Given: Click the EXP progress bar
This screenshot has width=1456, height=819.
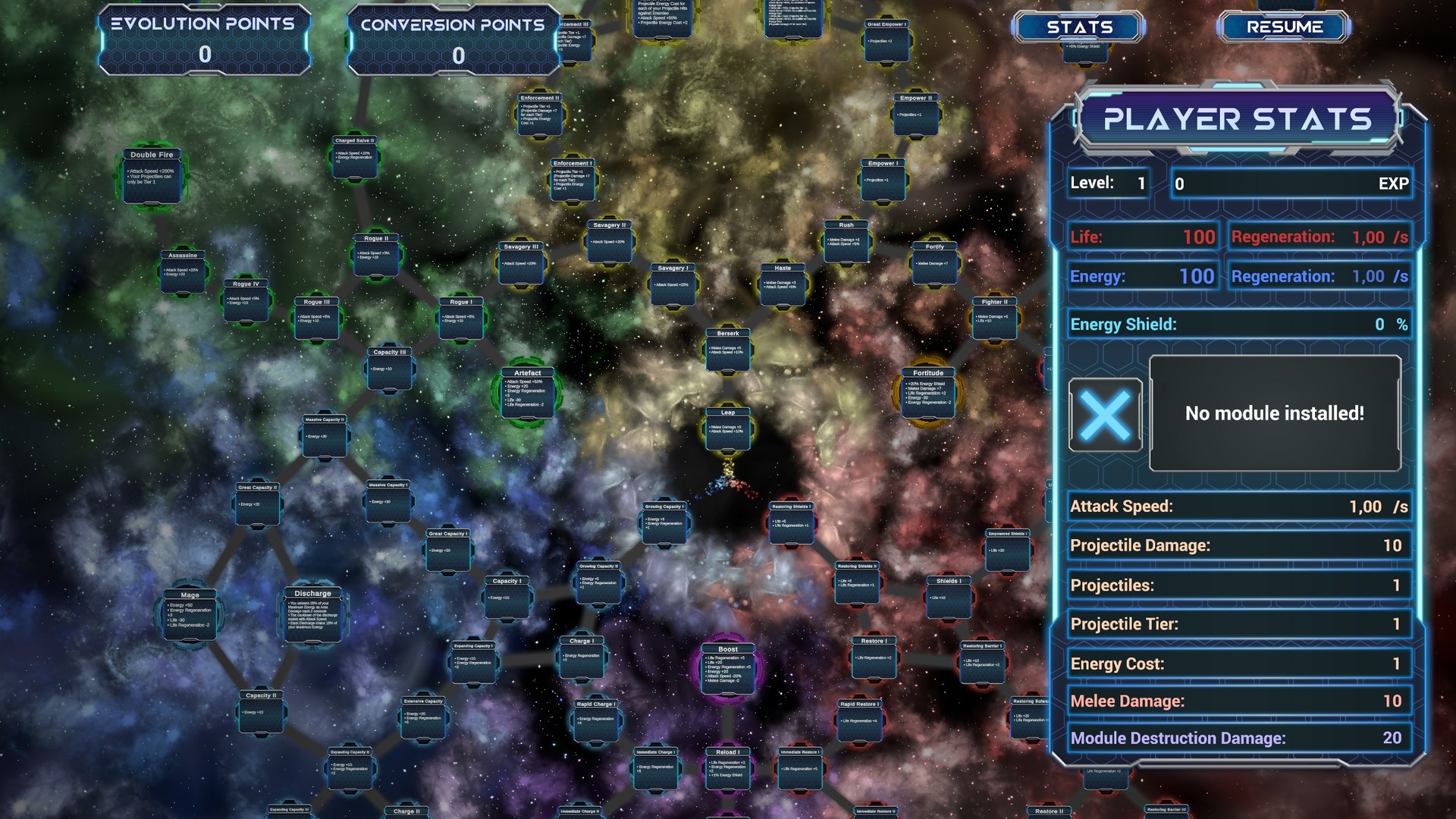Looking at the screenshot, I should pos(1289,183).
